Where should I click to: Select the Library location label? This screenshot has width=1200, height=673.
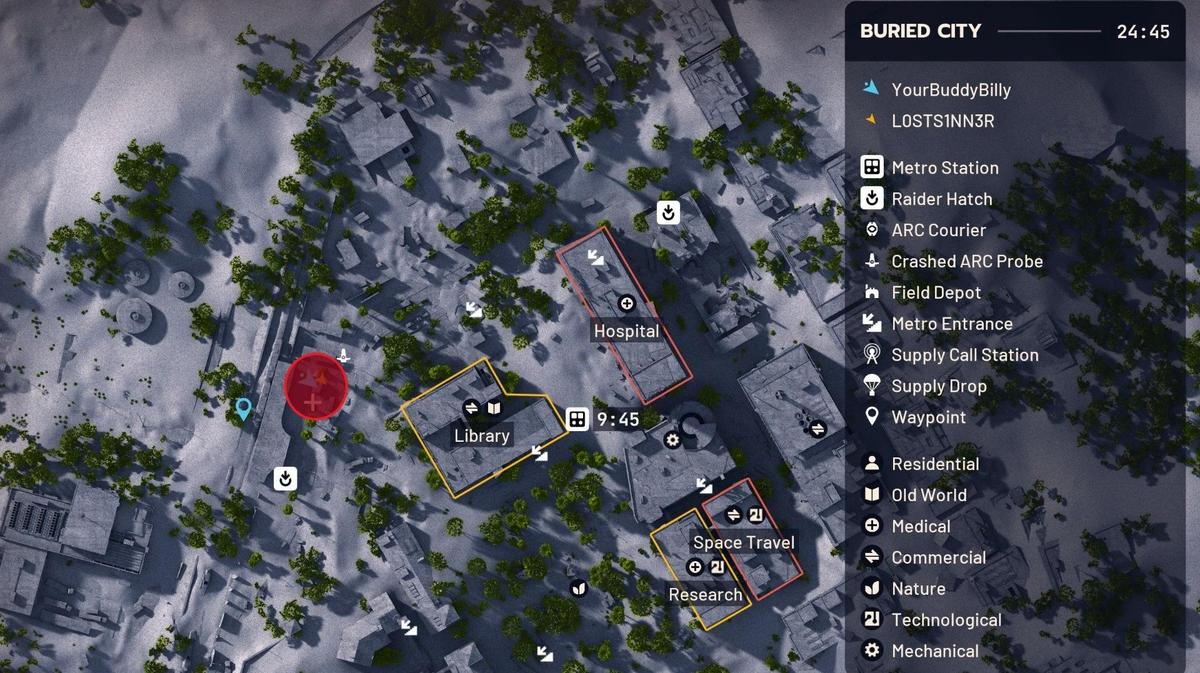click(x=482, y=436)
